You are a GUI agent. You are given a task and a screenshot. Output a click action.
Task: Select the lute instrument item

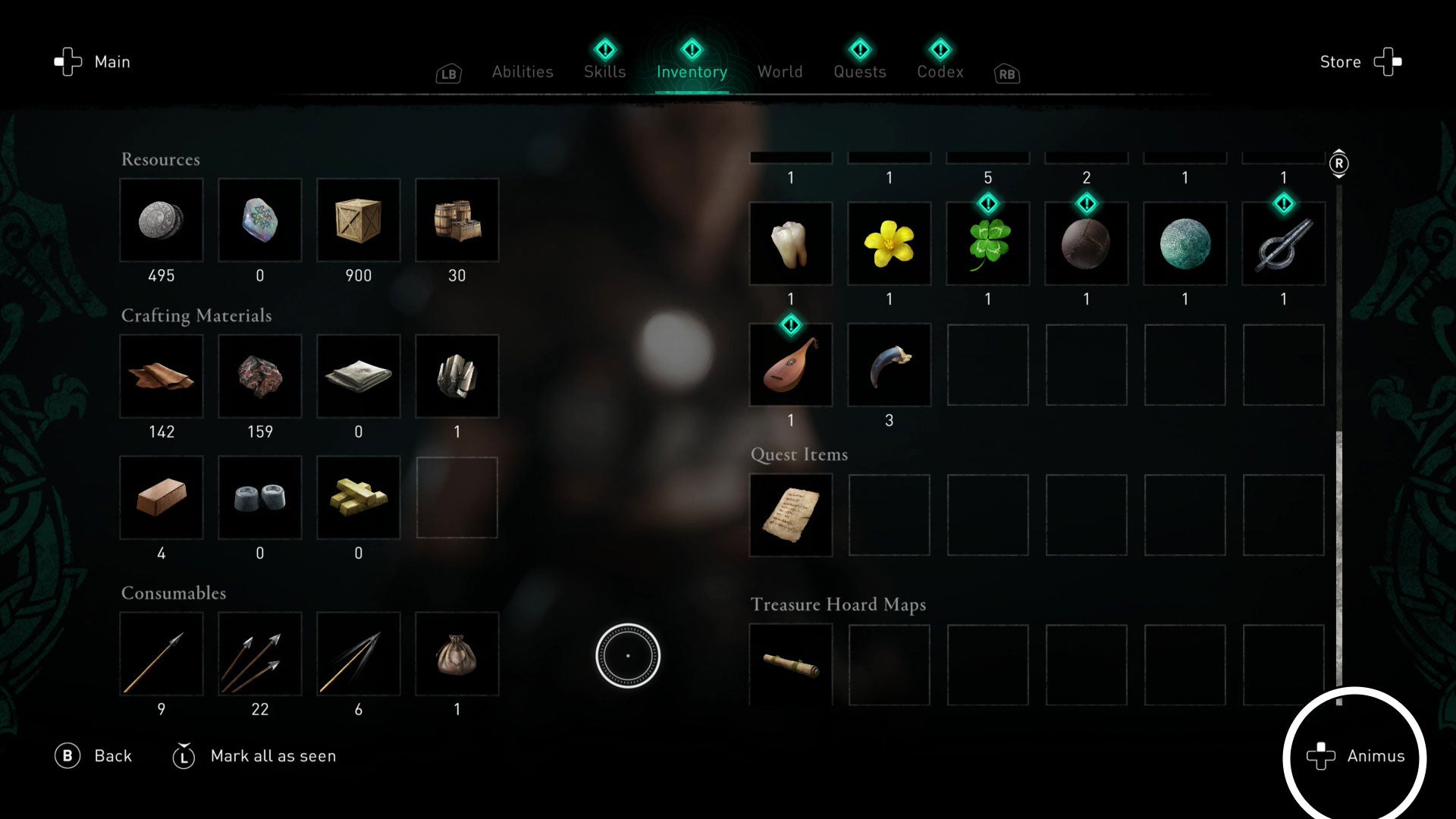[790, 365]
